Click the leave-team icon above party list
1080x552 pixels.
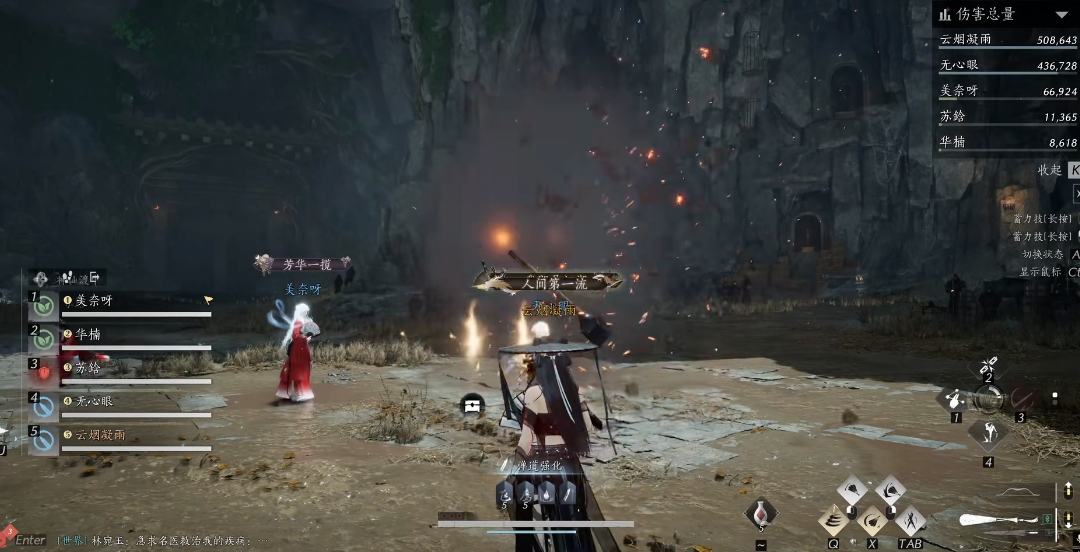97,278
